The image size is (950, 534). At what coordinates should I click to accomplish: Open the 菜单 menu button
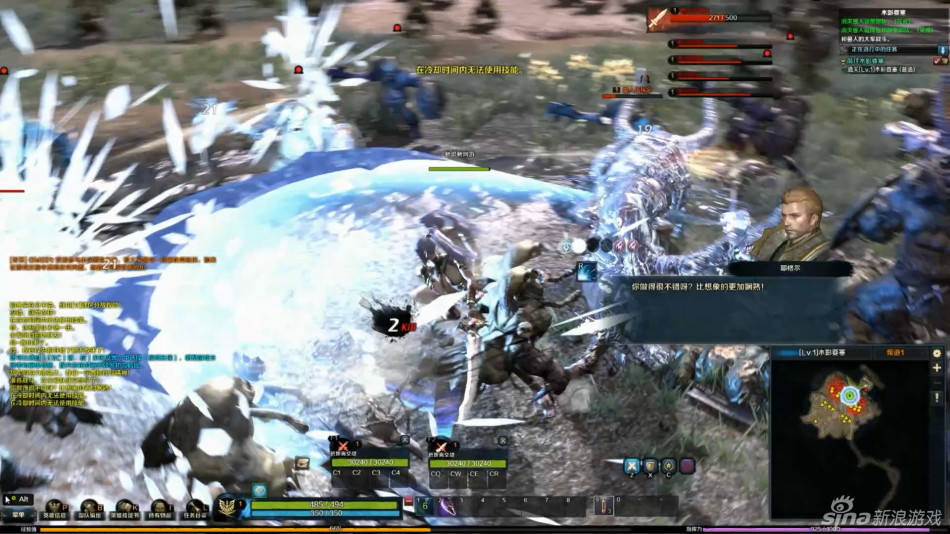tap(17, 514)
